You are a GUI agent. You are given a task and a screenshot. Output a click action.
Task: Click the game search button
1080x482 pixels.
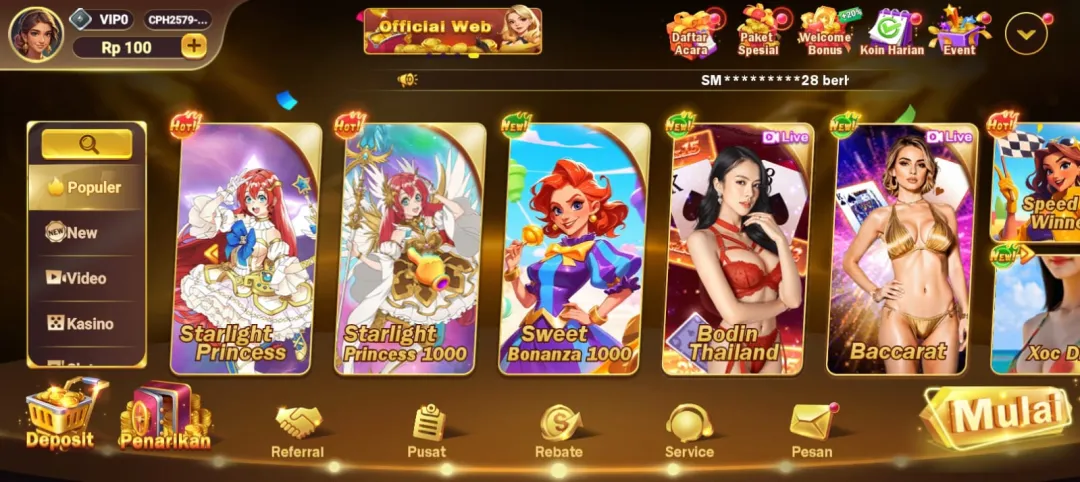tap(87, 145)
